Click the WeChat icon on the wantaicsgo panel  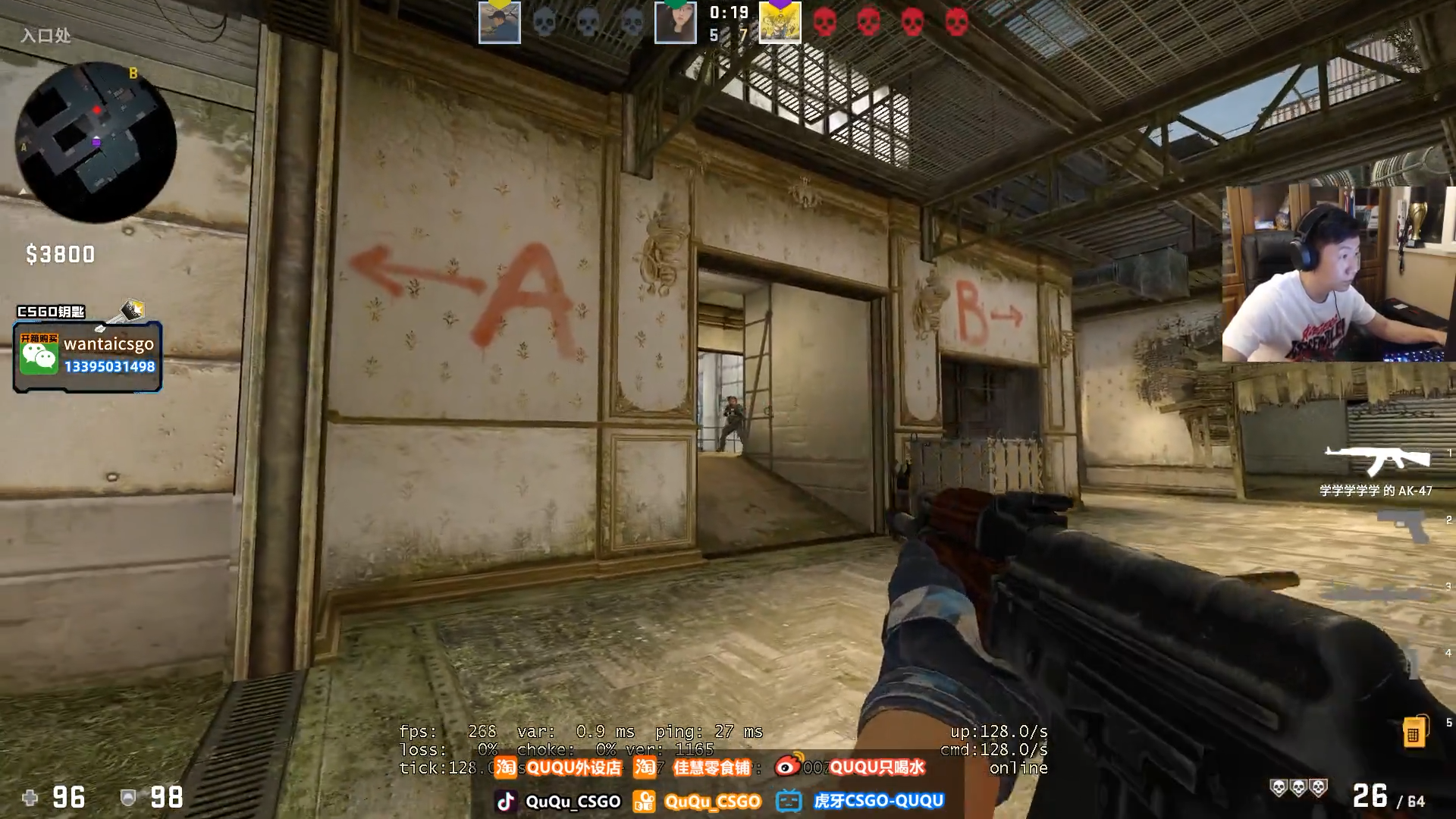click(x=39, y=355)
